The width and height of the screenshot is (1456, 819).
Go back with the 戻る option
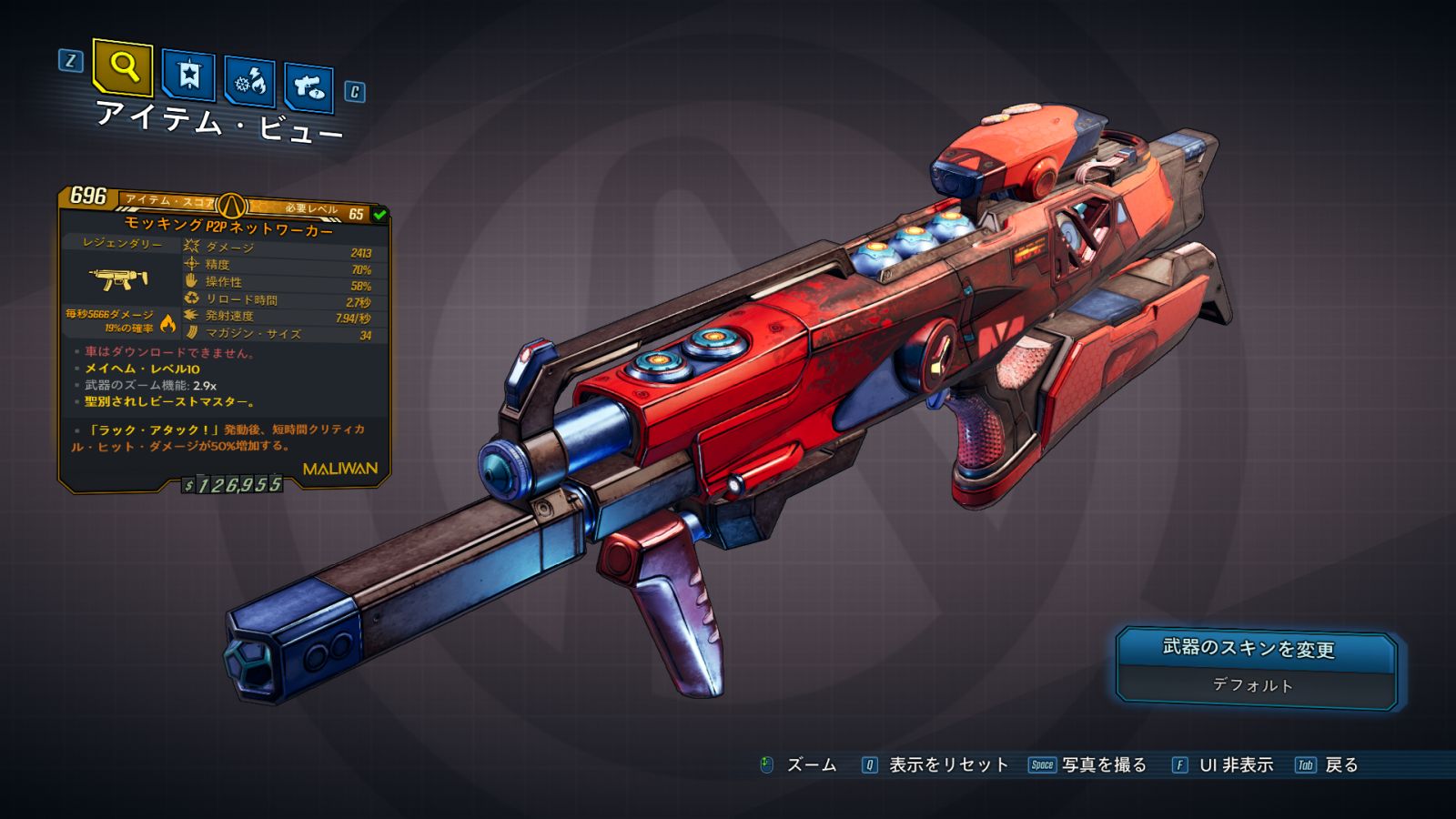coord(1340,765)
